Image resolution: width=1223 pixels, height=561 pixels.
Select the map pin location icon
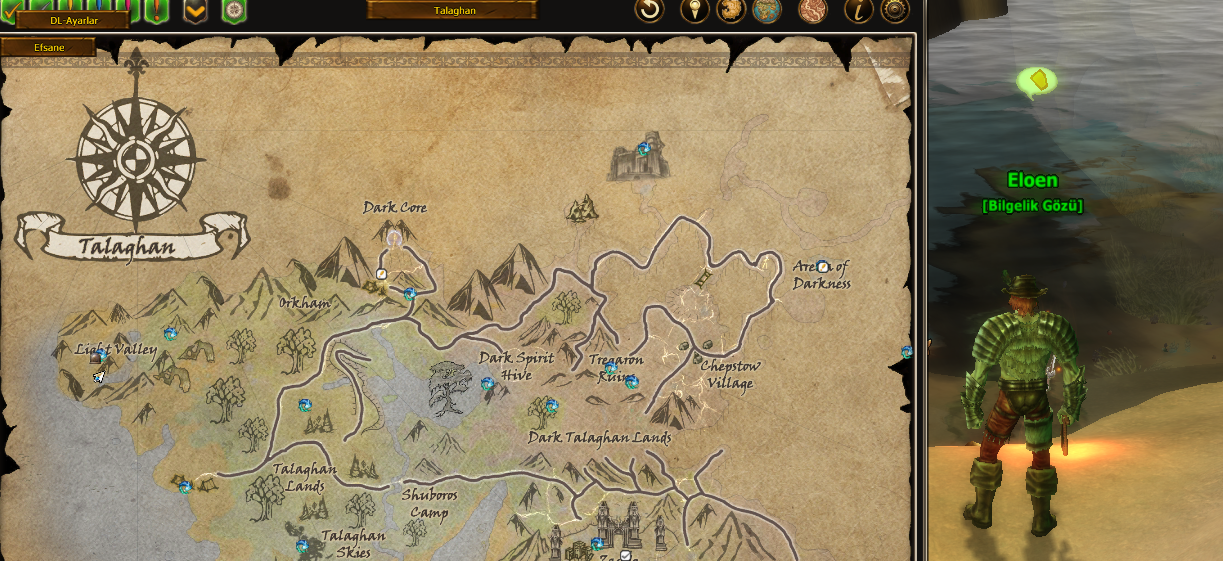coord(695,10)
